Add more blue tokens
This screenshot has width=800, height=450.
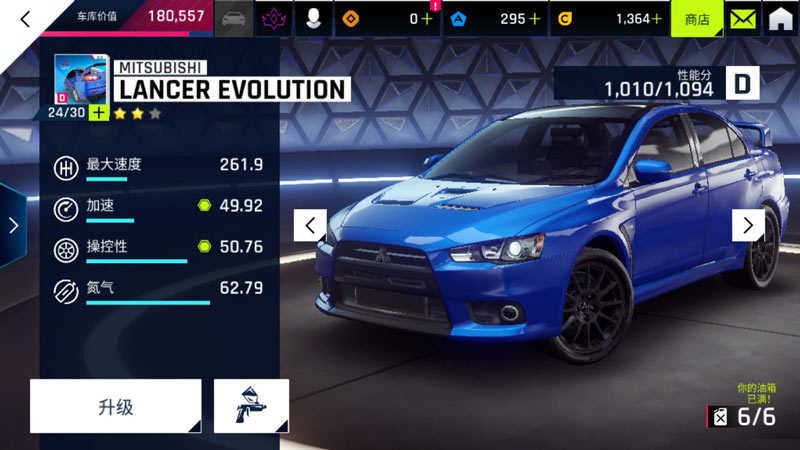pos(535,19)
